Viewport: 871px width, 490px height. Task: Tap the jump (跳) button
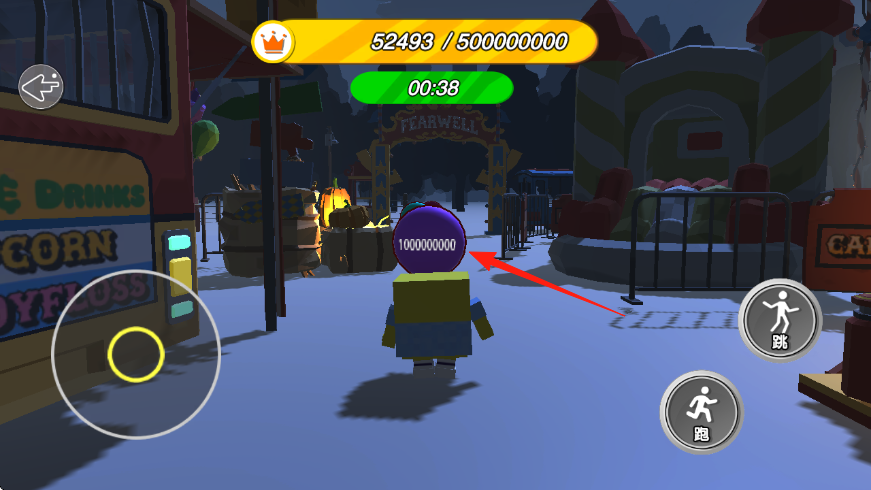coord(781,320)
